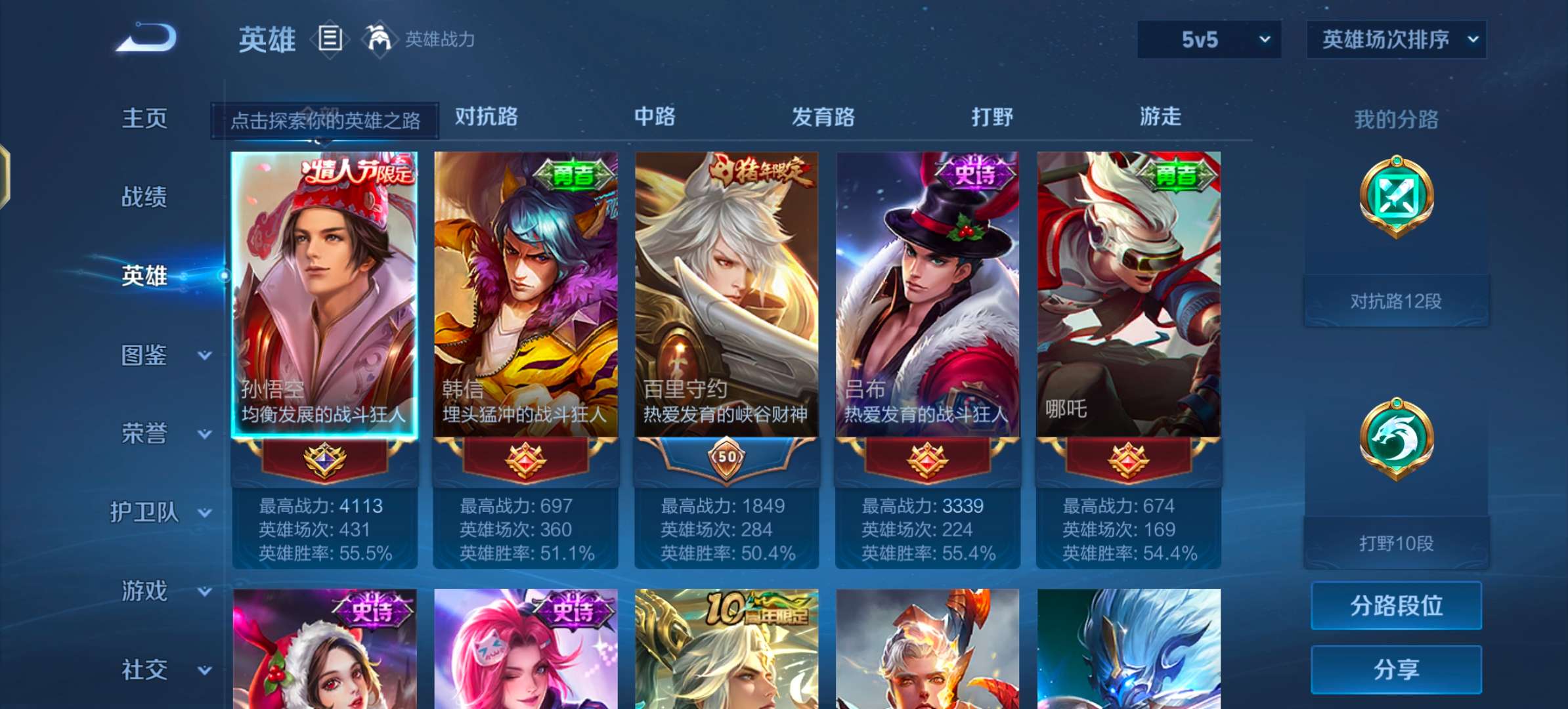Select the 韩信 hero card
Image resolution: width=1568 pixels, height=709 pixels.
pos(525,295)
